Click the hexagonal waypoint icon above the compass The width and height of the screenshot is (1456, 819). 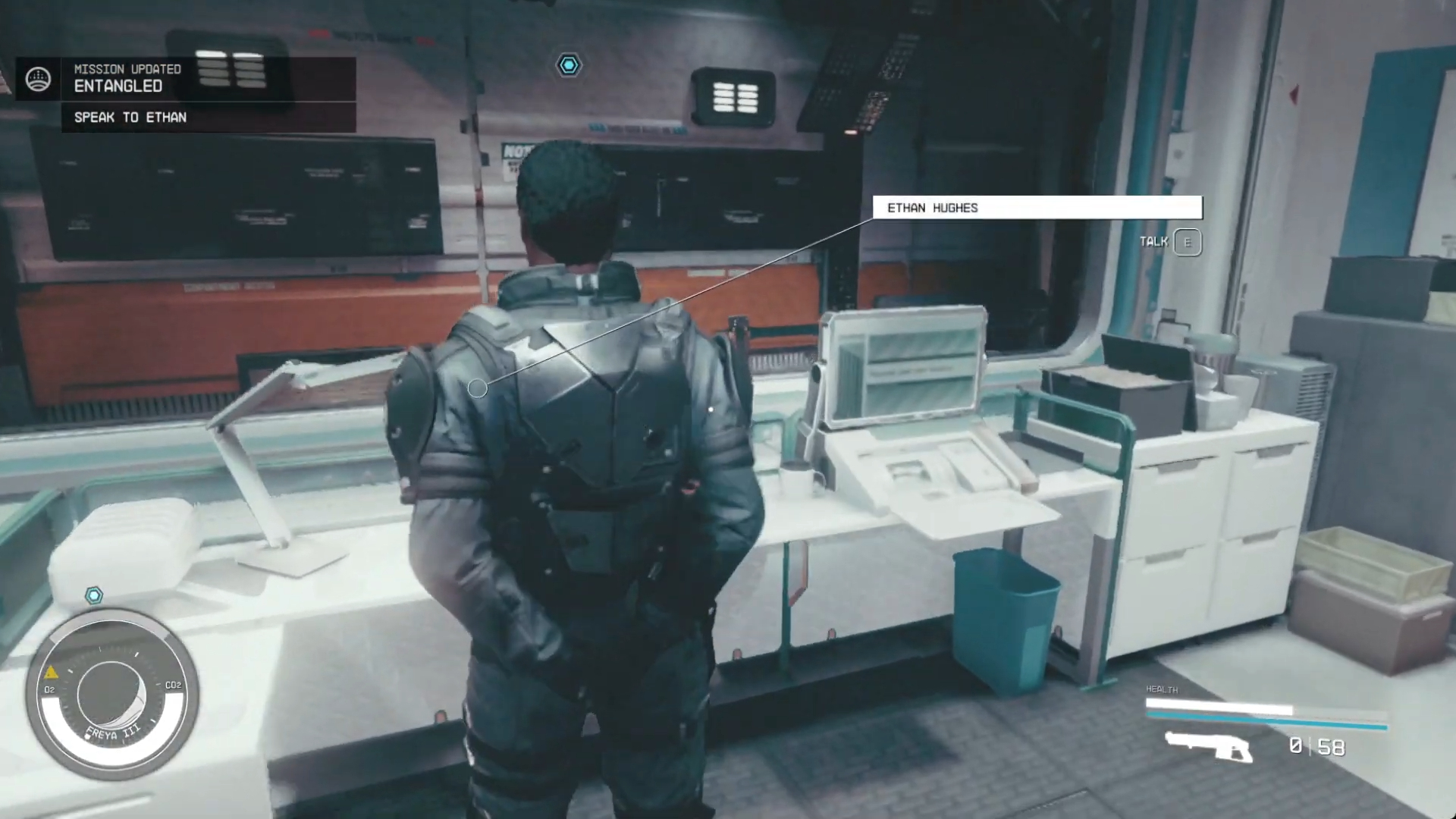94,595
